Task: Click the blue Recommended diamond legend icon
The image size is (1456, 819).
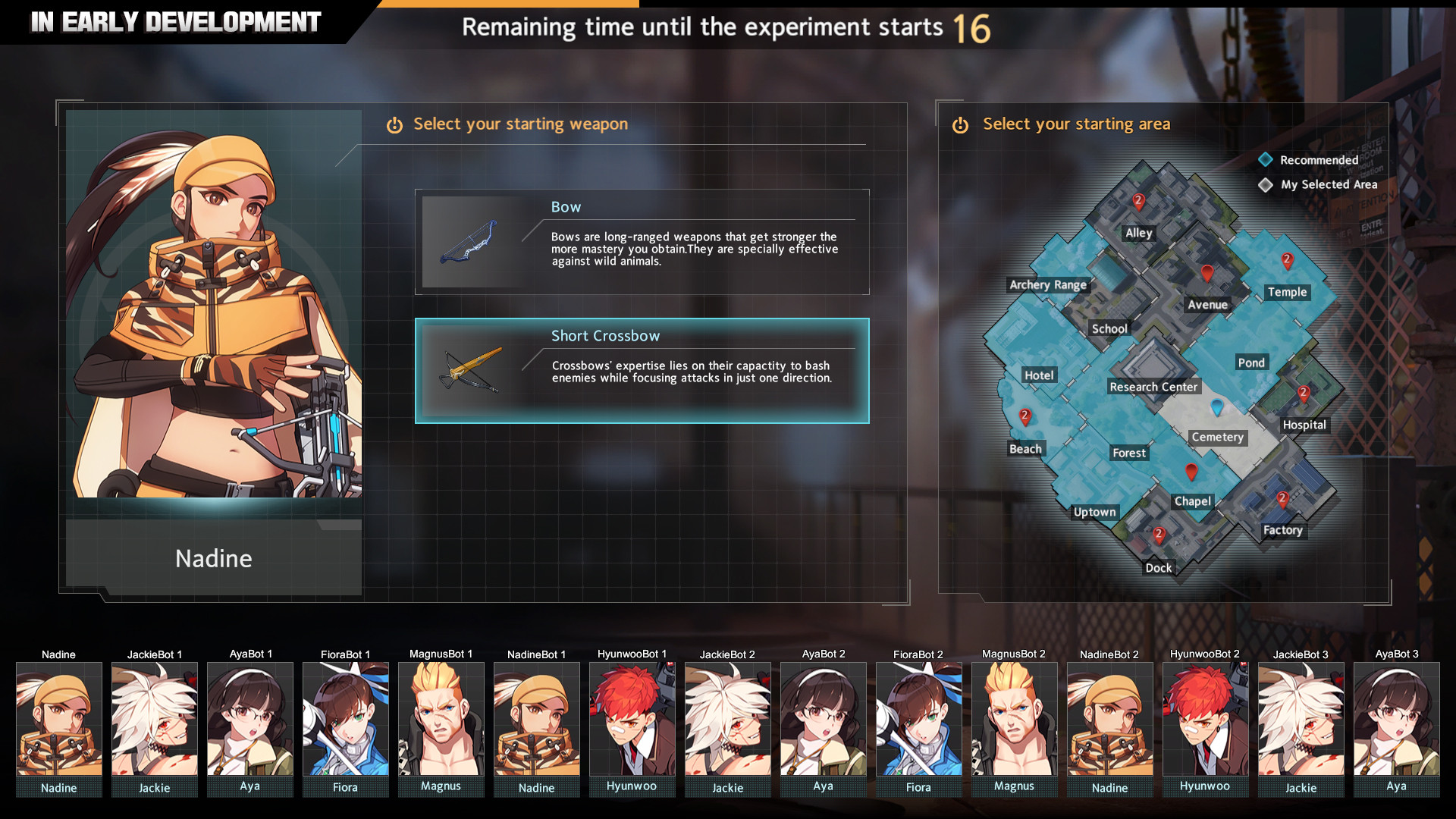Action: (x=1265, y=159)
